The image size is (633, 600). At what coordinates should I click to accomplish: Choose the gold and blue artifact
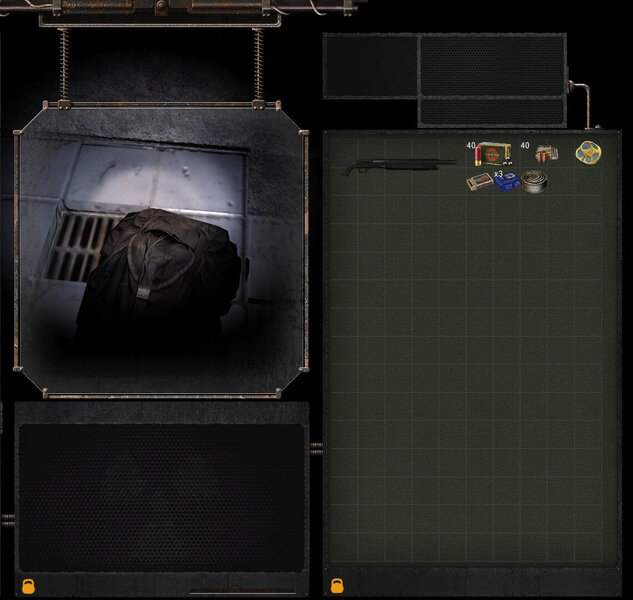pyautogui.click(x=588, y=153)
